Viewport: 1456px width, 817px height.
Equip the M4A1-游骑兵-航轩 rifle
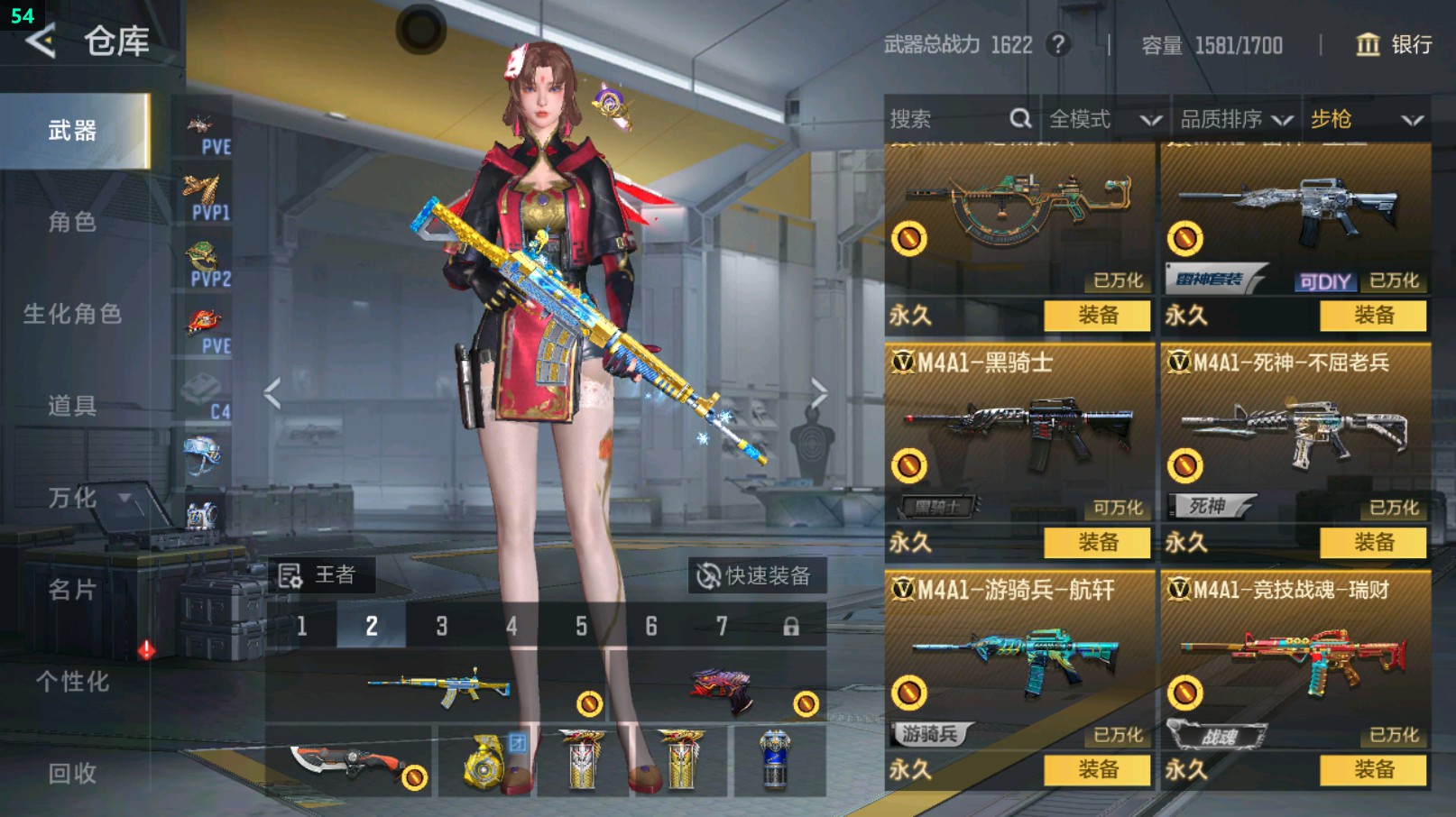[1097, 770]
